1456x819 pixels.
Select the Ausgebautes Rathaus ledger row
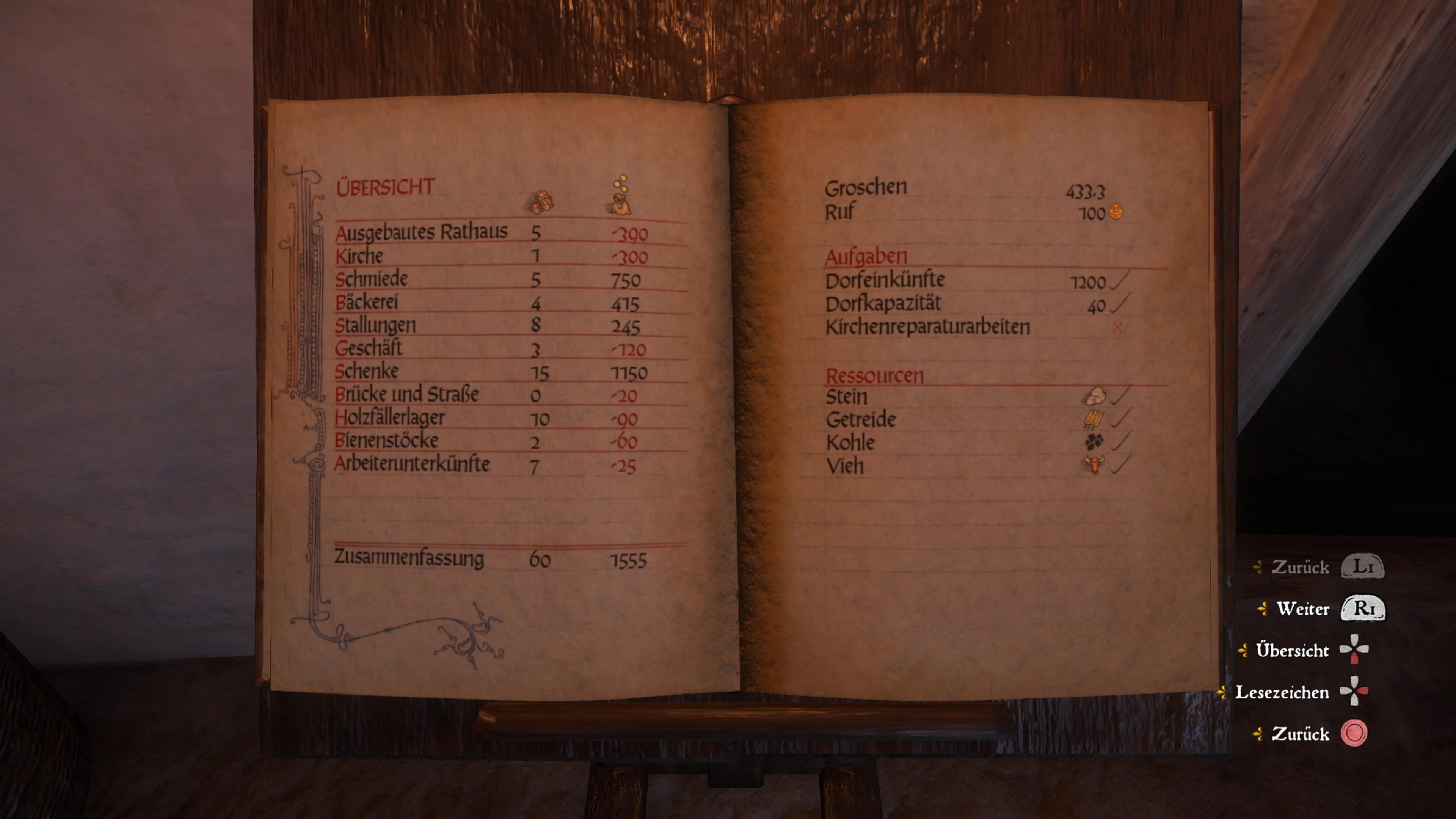(421, 232)
